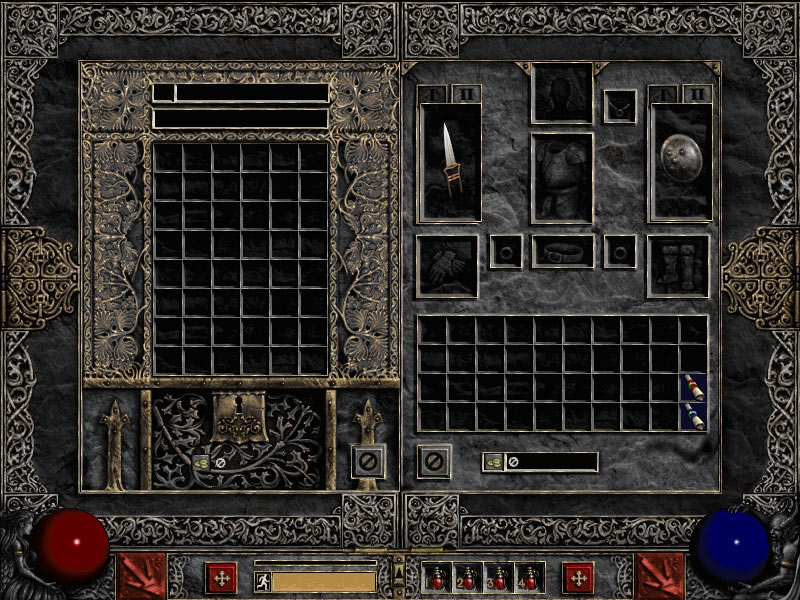Select the equipped dagger in the weapon slot

451,161
